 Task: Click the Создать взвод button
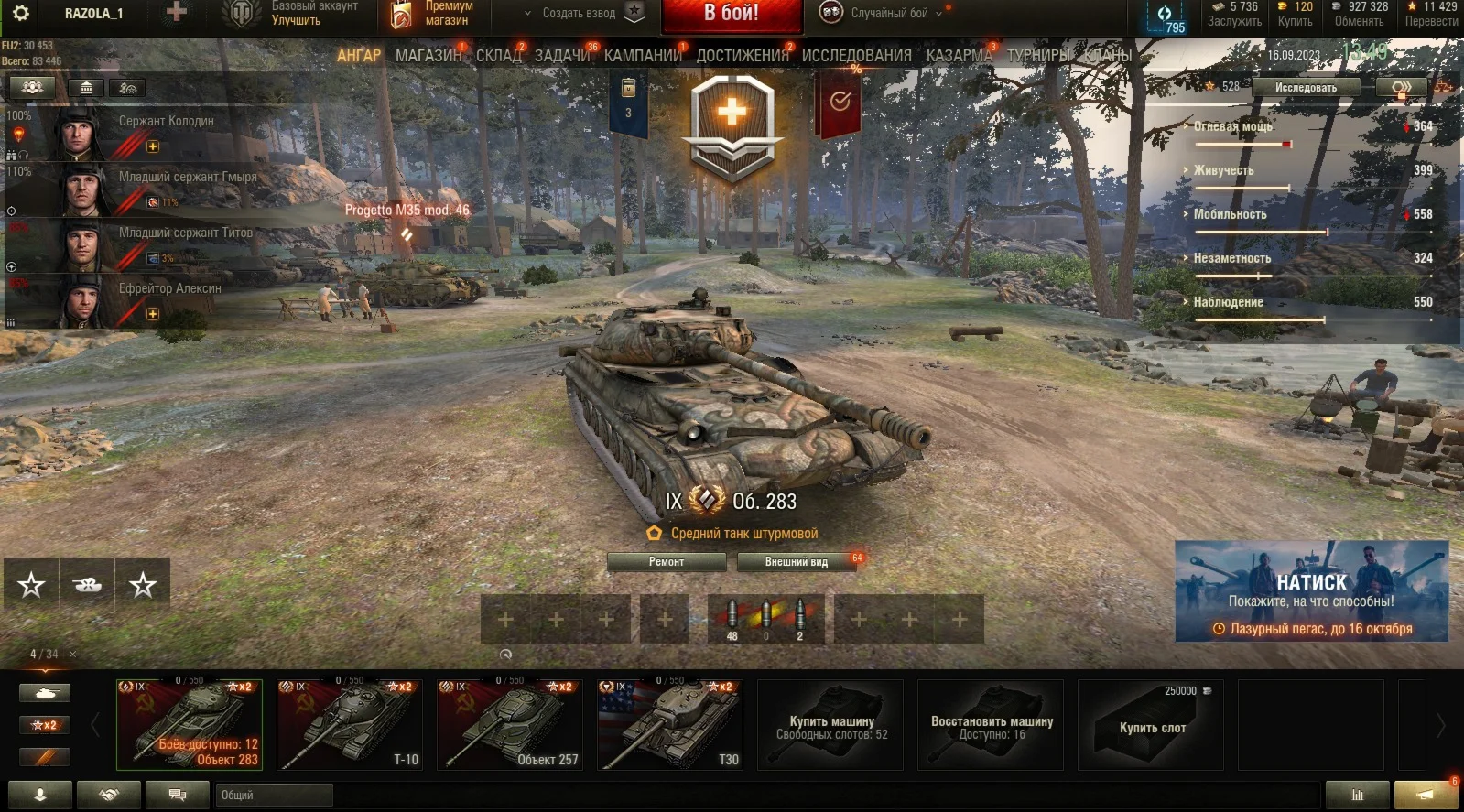click(579, 13)
